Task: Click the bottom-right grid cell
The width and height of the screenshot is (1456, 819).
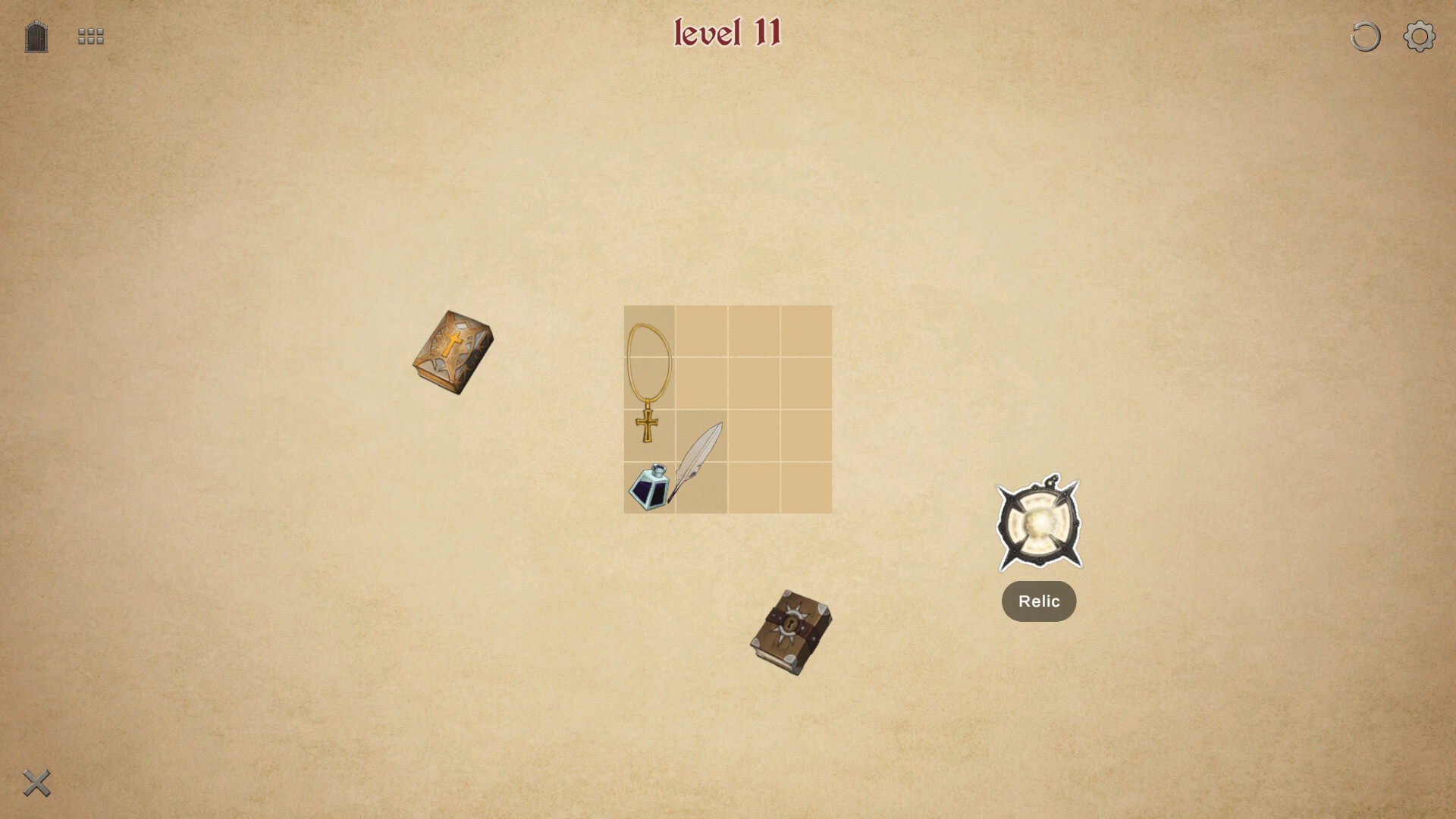Action: 805,488
